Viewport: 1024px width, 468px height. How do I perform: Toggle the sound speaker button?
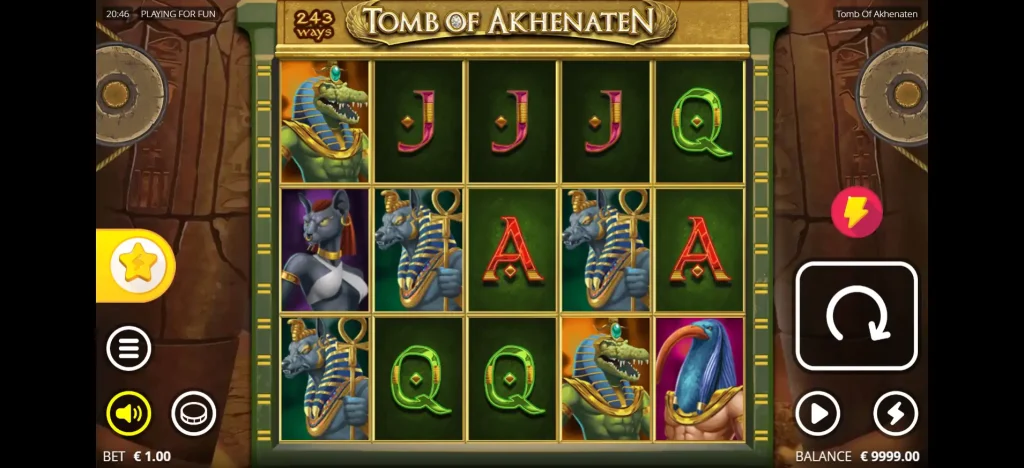(129, 413)
